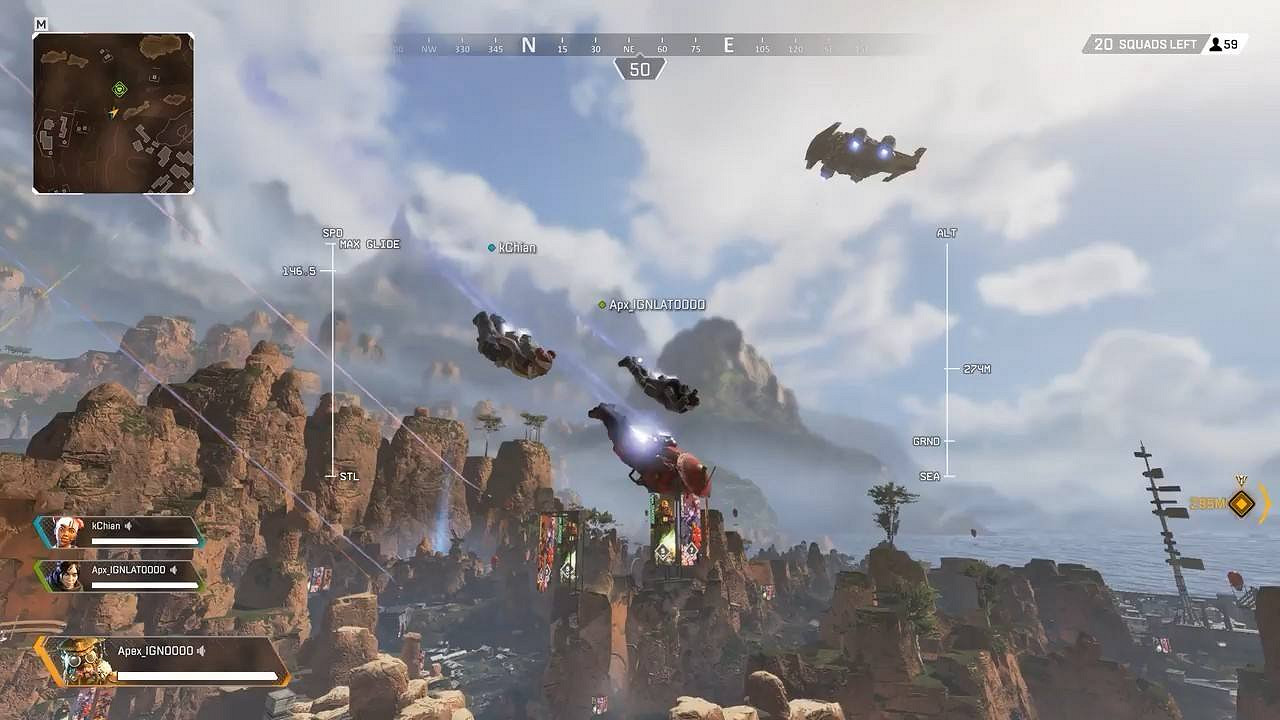Click the MAX GLIDE label
Image resolution: width=1280 pixels, height=720 pixels.
(370, 243)
